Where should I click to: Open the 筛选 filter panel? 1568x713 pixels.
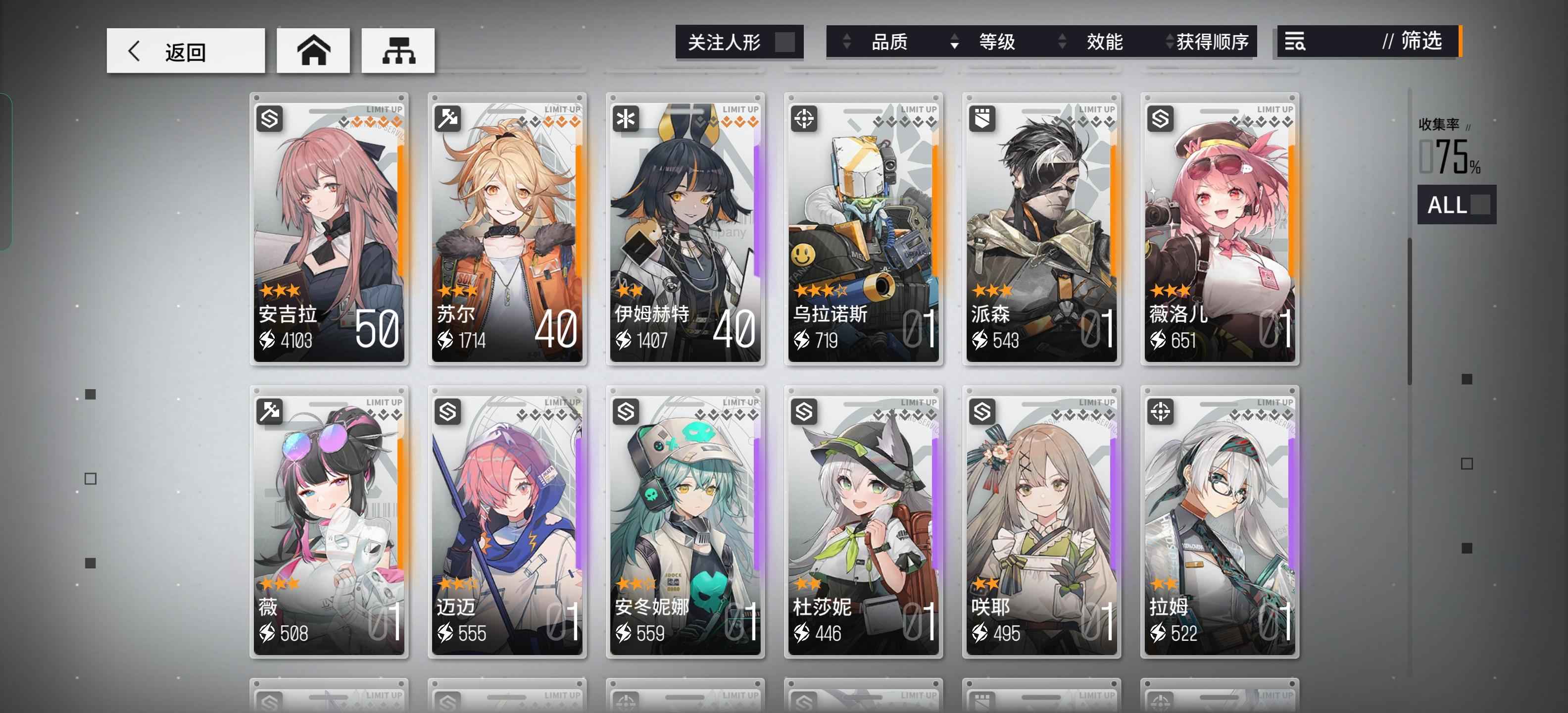(1369, 42)
